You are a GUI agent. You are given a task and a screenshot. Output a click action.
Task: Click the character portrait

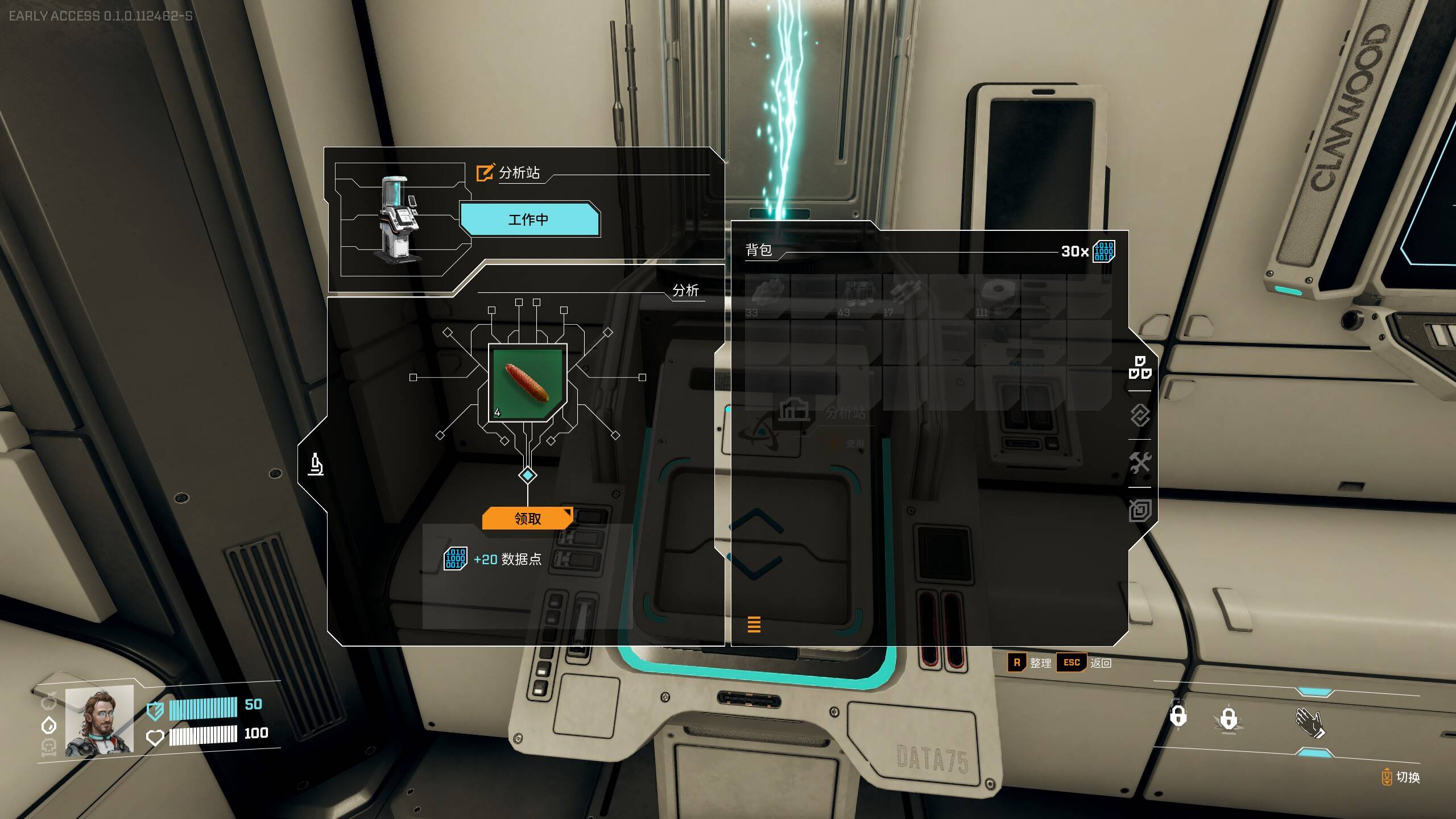pos(99,721)
